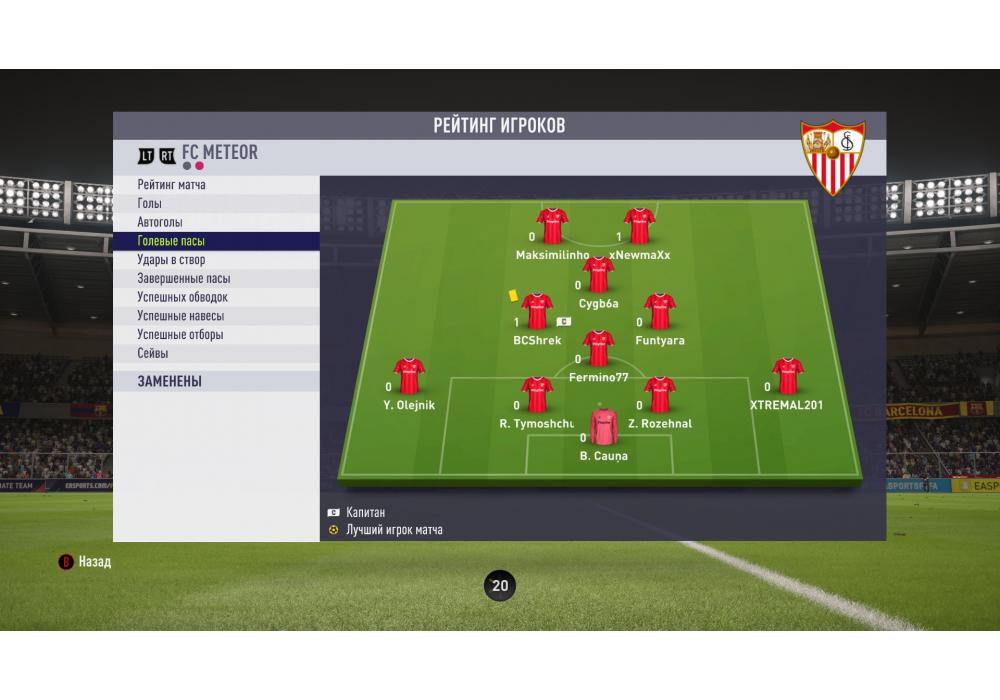Switch to Завершенные пасы stat
This screenshot has height=700, width=1000.
(183, 279)
